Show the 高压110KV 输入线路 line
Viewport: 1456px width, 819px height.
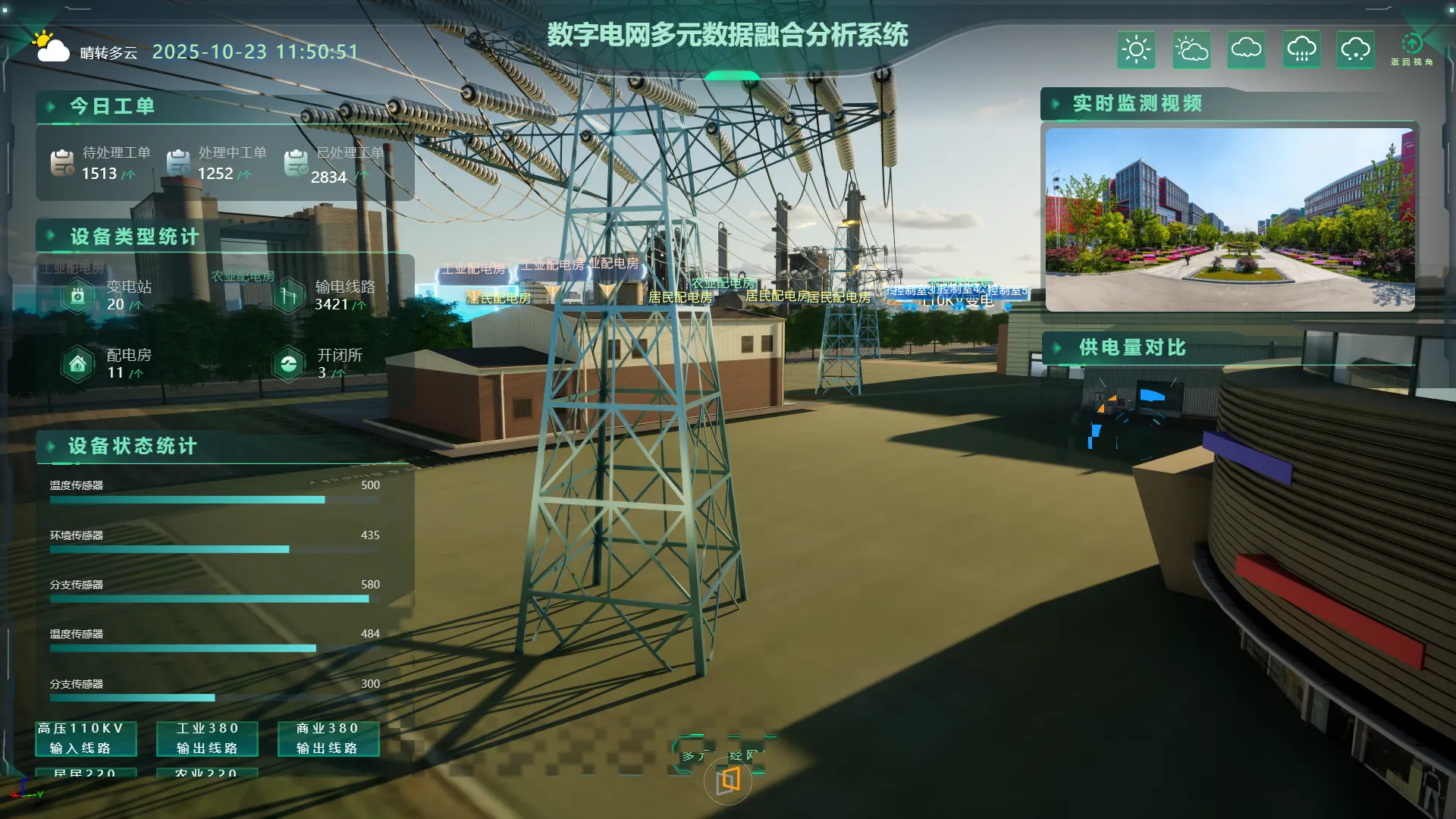pos(86,738)
